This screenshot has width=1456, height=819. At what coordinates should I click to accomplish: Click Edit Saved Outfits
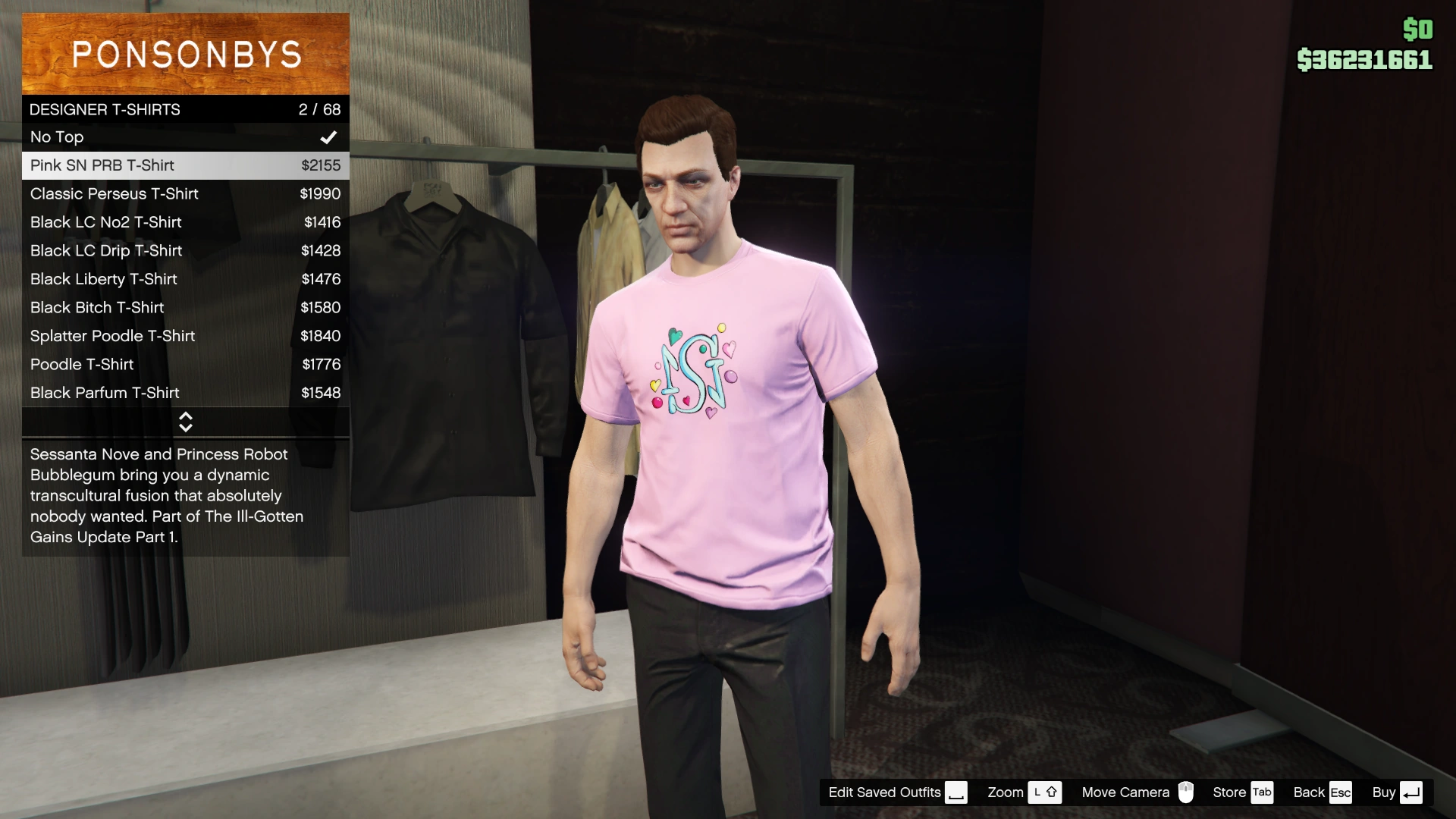click(883, 792)
